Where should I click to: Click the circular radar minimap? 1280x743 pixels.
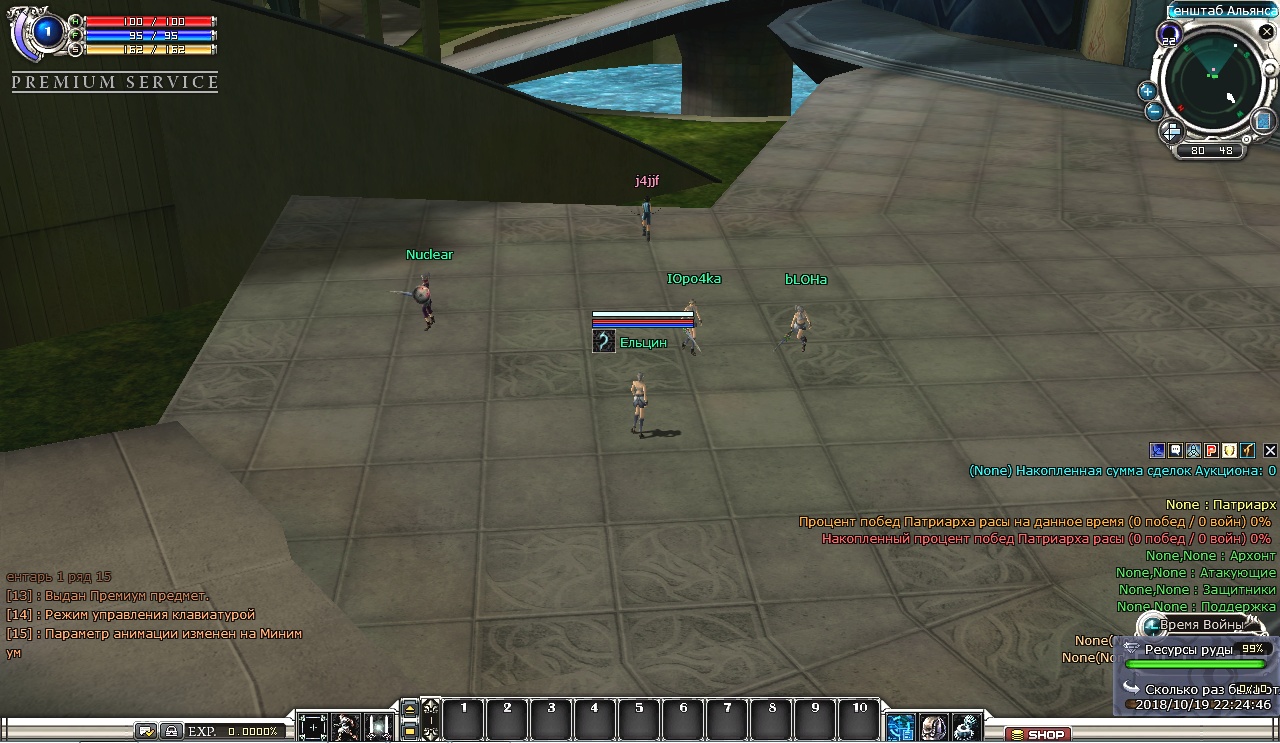1213,83
